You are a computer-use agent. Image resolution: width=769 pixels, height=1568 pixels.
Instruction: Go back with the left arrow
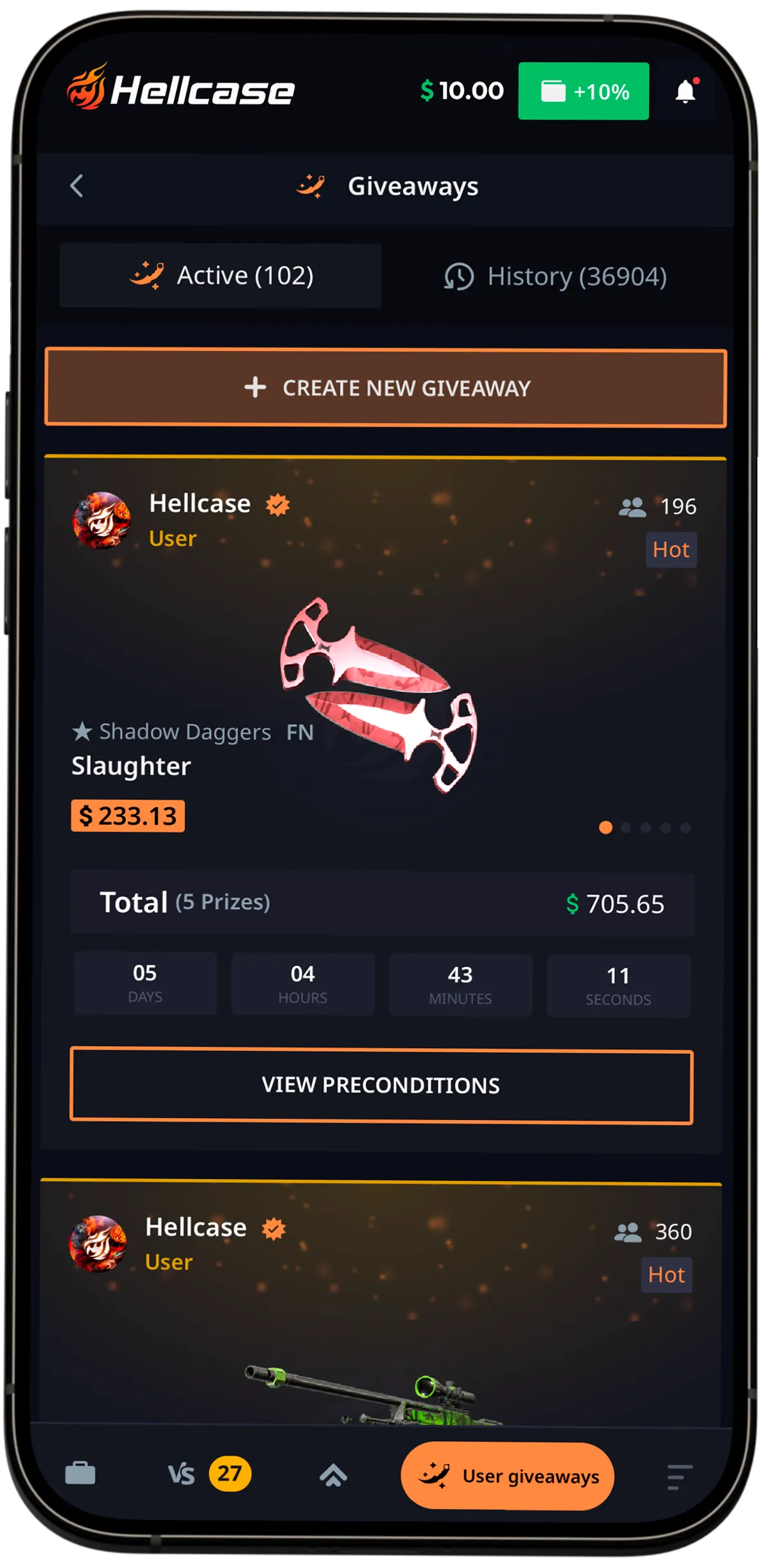(77, 186)
